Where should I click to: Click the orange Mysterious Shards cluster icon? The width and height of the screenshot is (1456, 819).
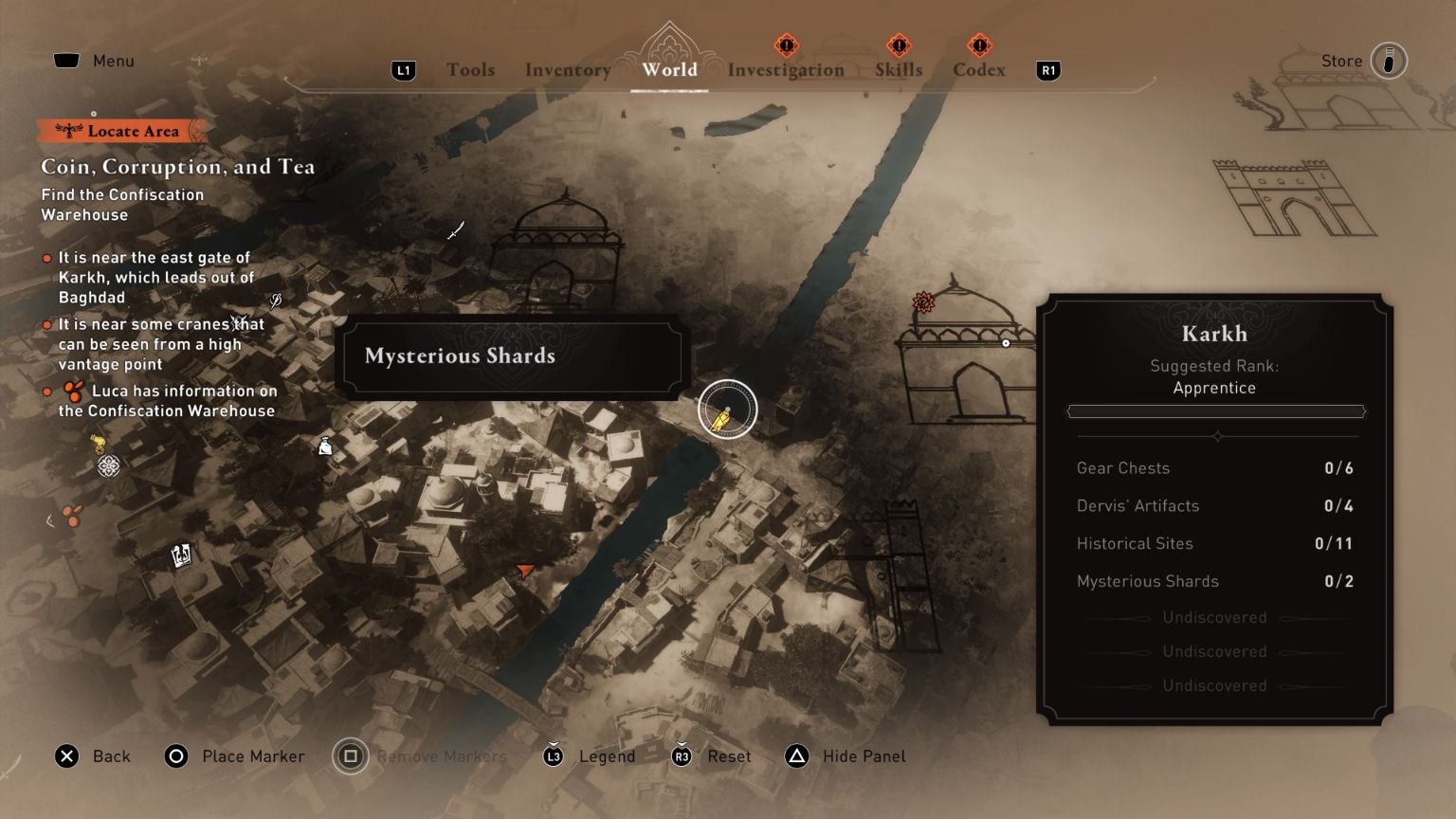(x=70, y=516)
